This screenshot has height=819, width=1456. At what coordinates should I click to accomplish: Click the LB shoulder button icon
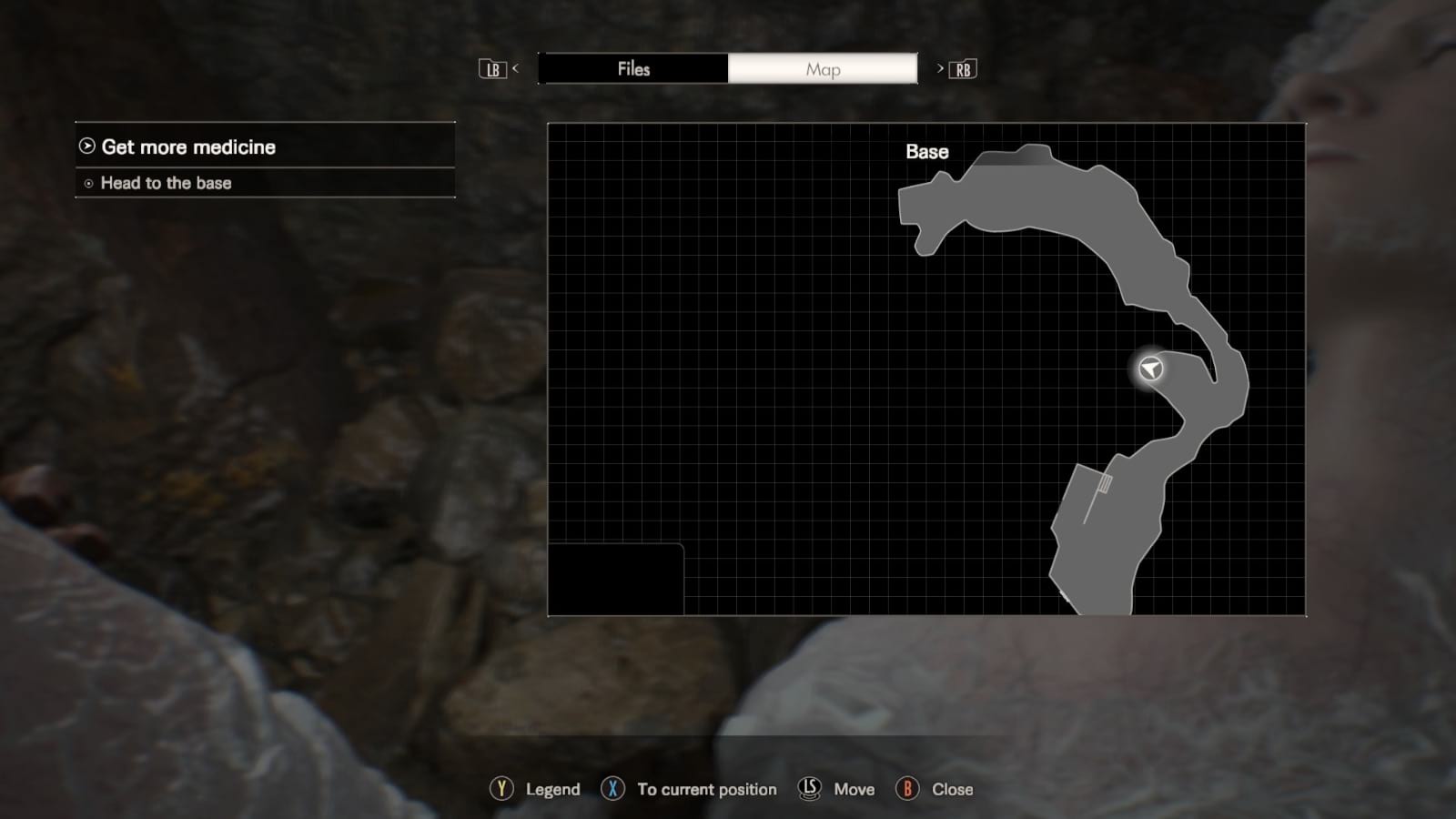click(492, 69)
